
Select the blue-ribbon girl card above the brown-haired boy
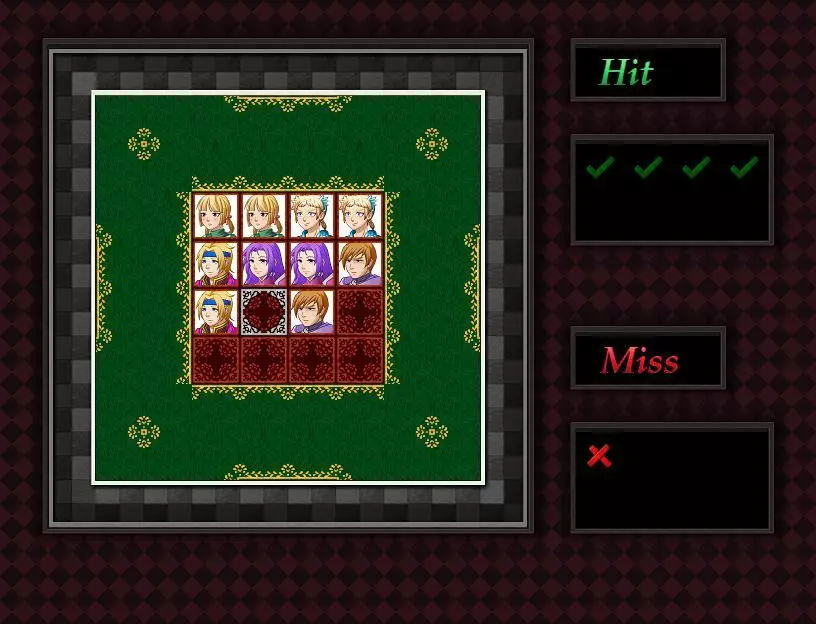click(x=360, y=216)
